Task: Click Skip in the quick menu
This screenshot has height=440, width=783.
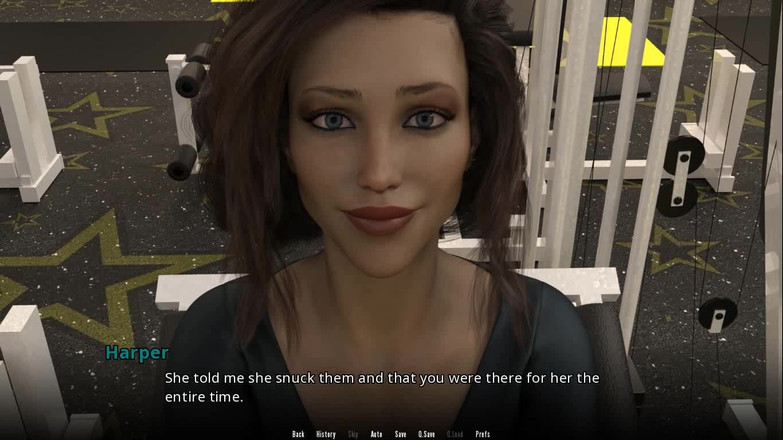Action: [353, 434]
